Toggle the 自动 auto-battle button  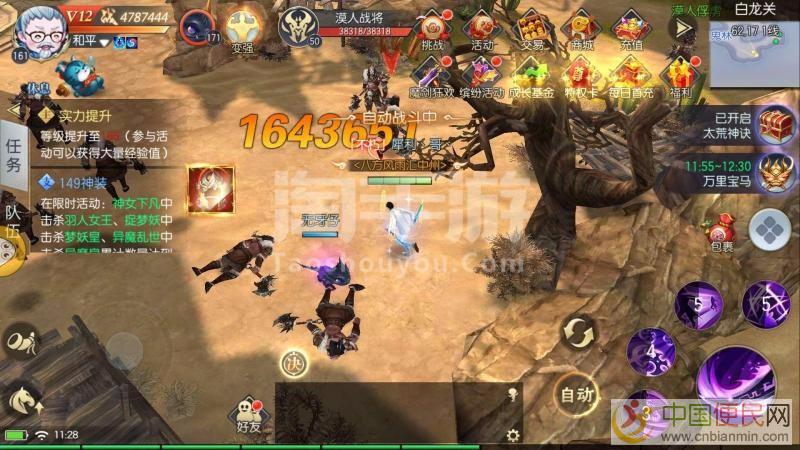(577, 393)
